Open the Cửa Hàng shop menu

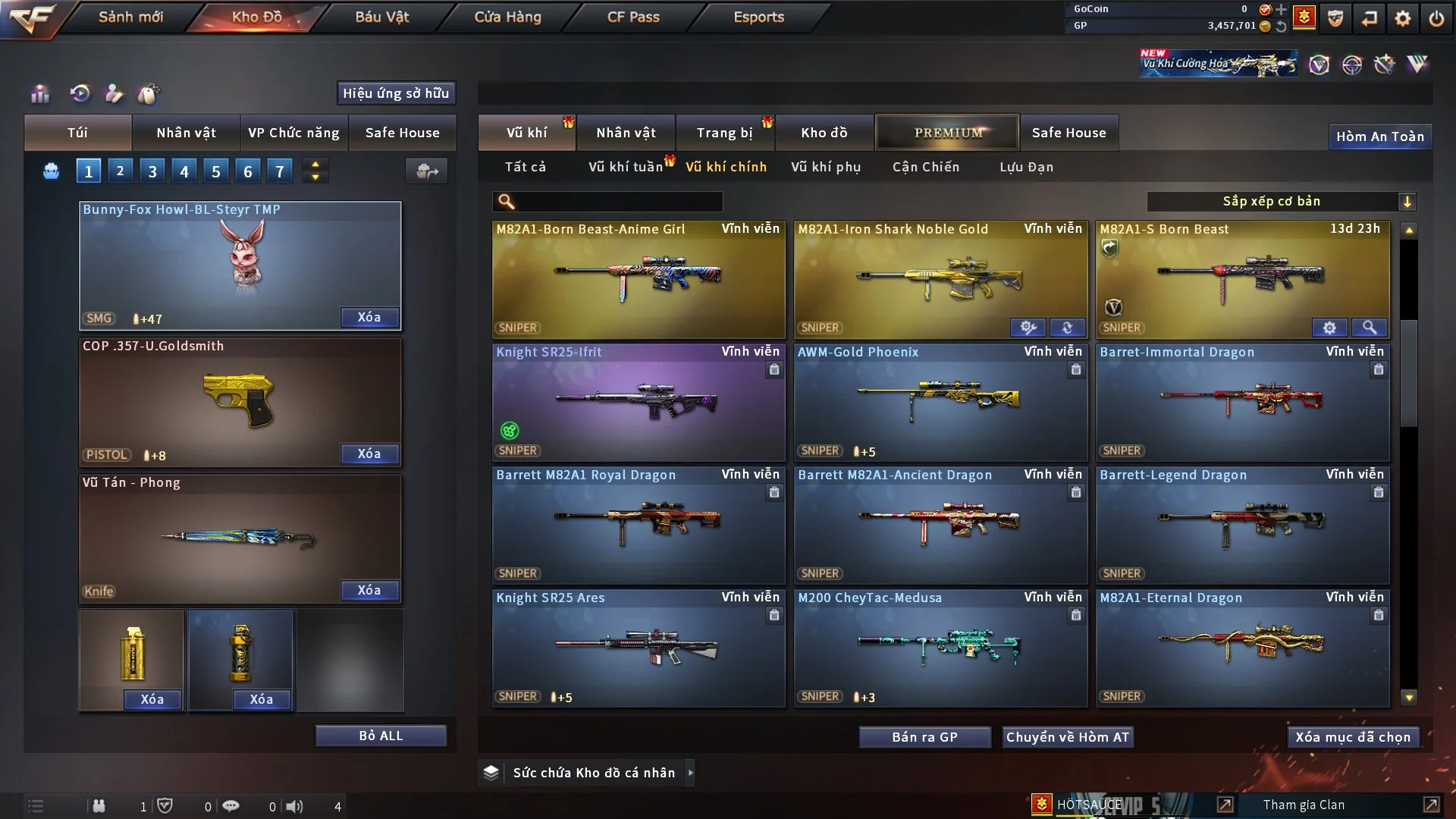pos(507,17)
